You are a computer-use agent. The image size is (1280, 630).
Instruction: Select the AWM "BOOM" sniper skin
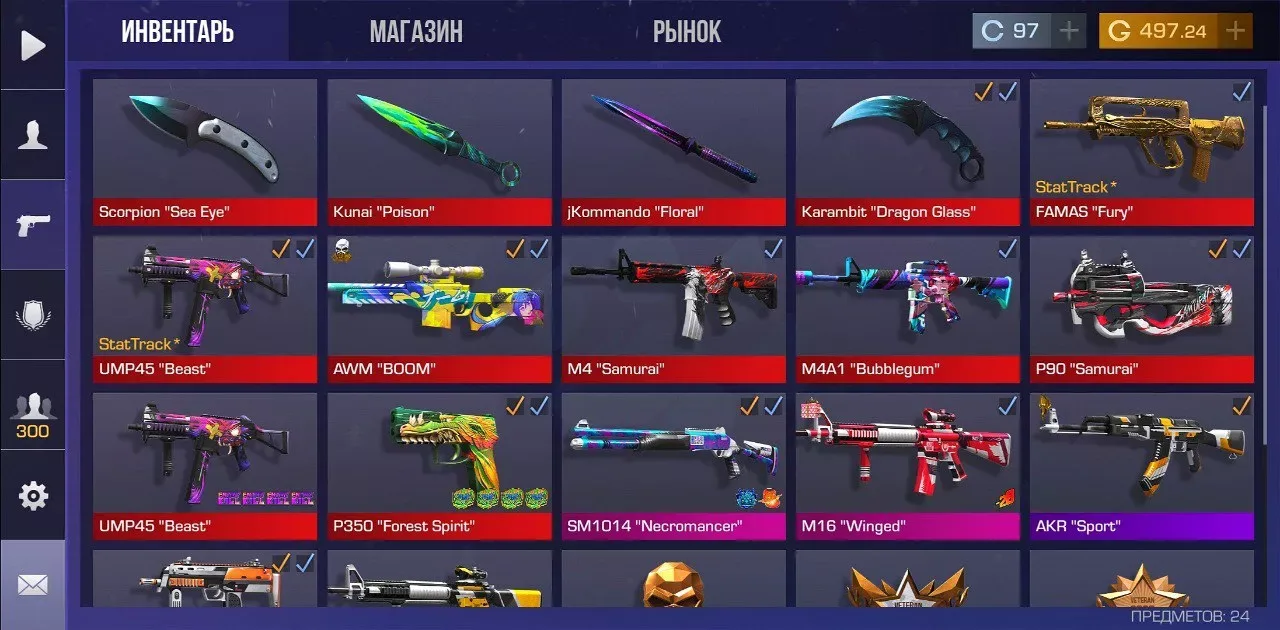(439, 309)
